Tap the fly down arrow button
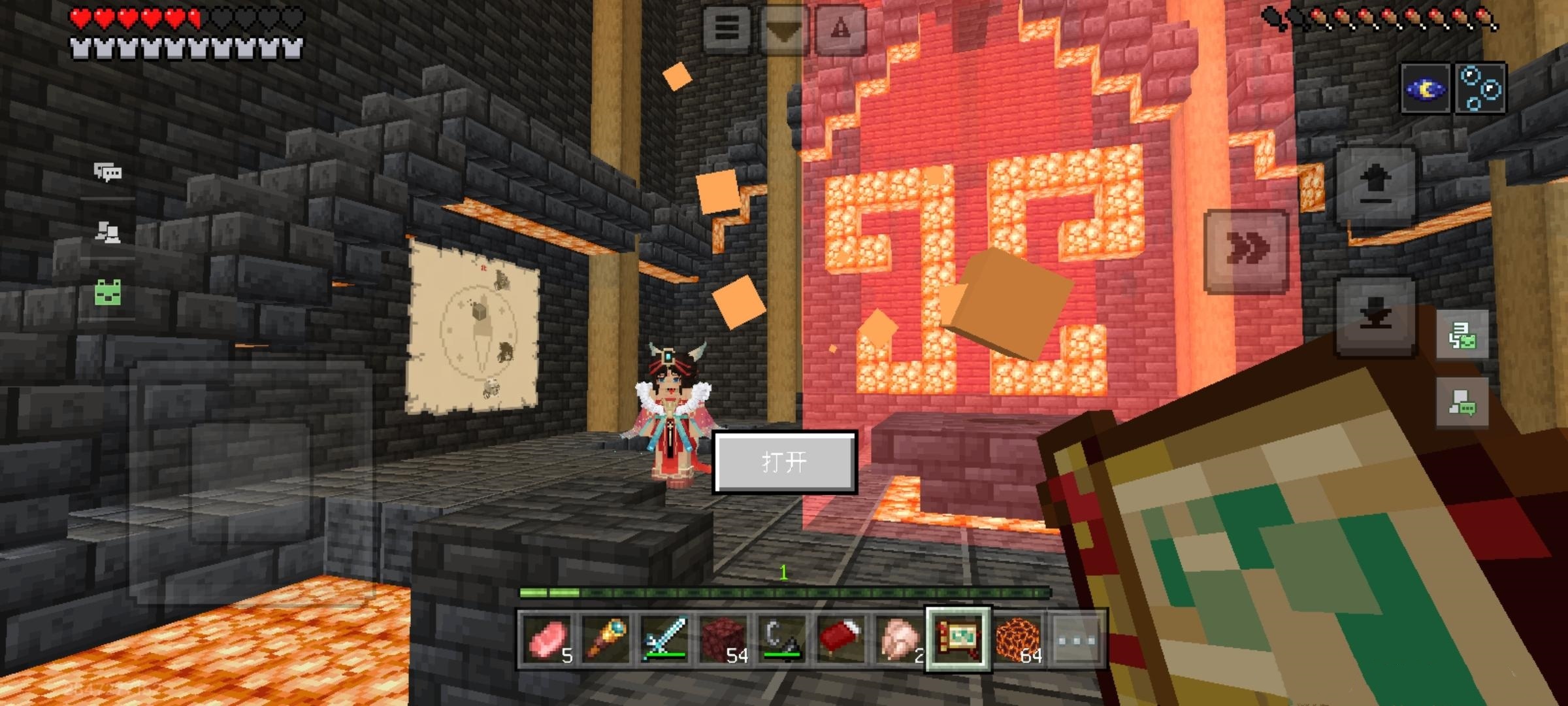Image resolution: width=1568 pixels, height=706 pixels. point(1376,316)
